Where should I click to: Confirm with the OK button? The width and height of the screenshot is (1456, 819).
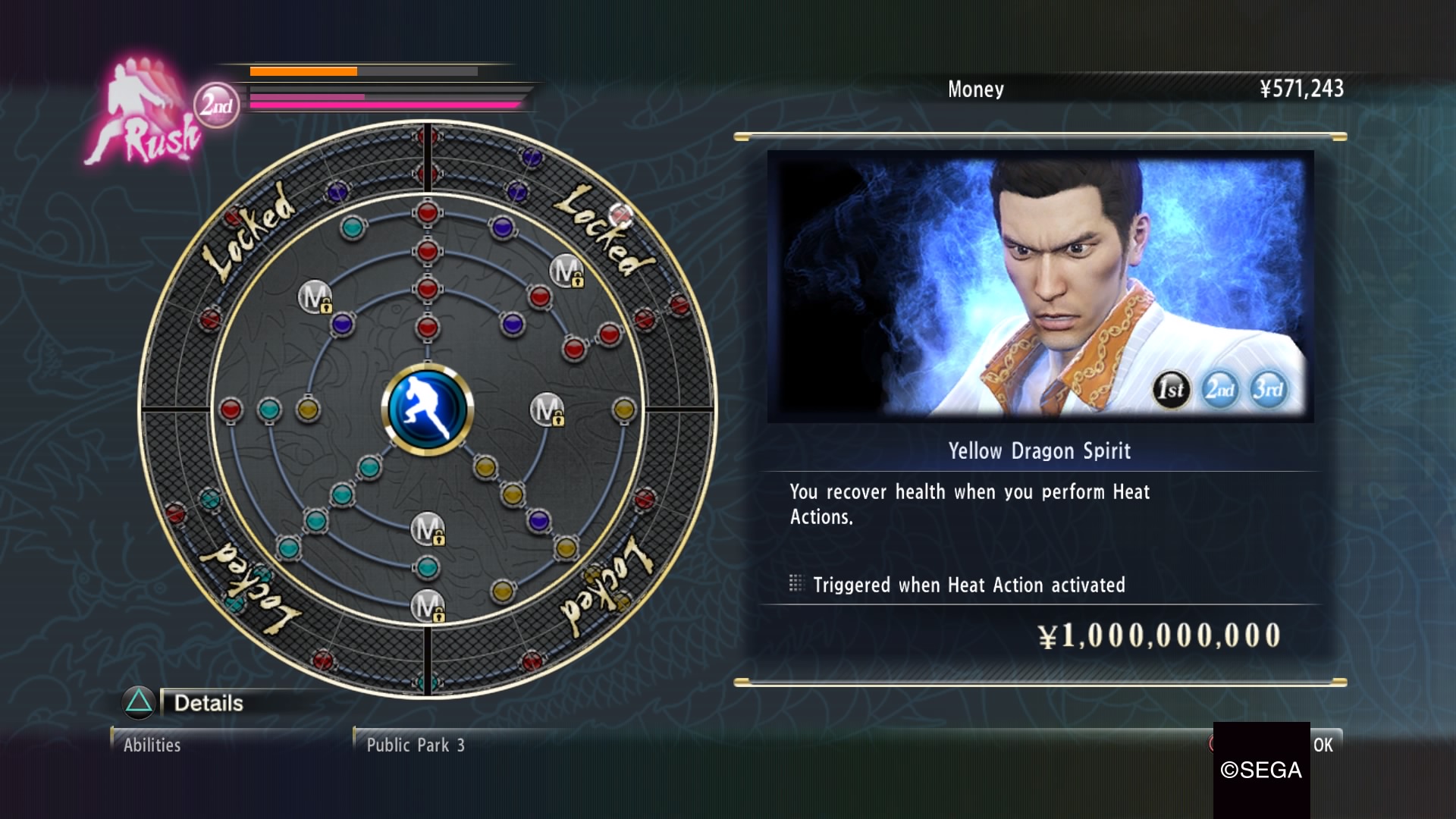(1323, 745)
